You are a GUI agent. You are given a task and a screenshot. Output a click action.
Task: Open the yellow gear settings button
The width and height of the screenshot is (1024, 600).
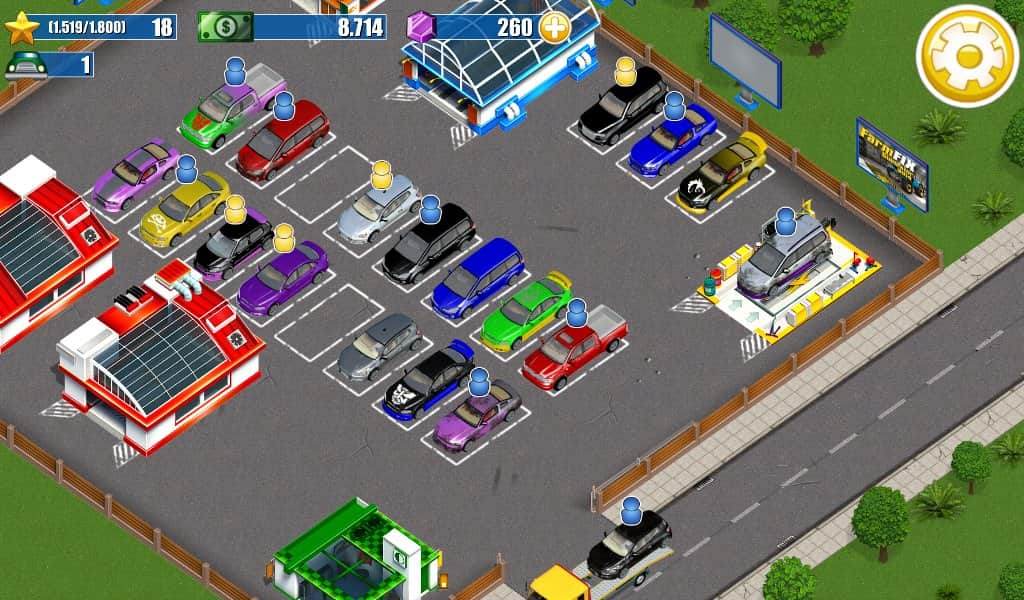click(966, 57)
